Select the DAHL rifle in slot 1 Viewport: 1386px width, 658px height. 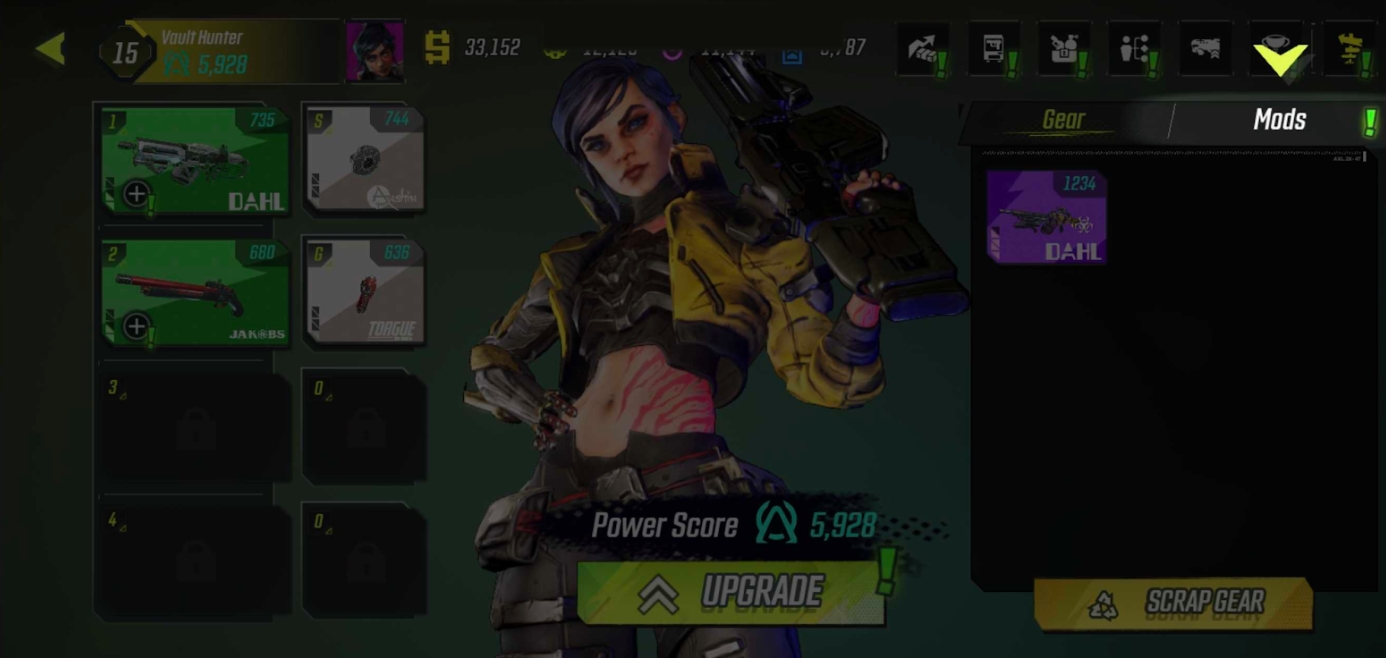[x=195, y=161]
